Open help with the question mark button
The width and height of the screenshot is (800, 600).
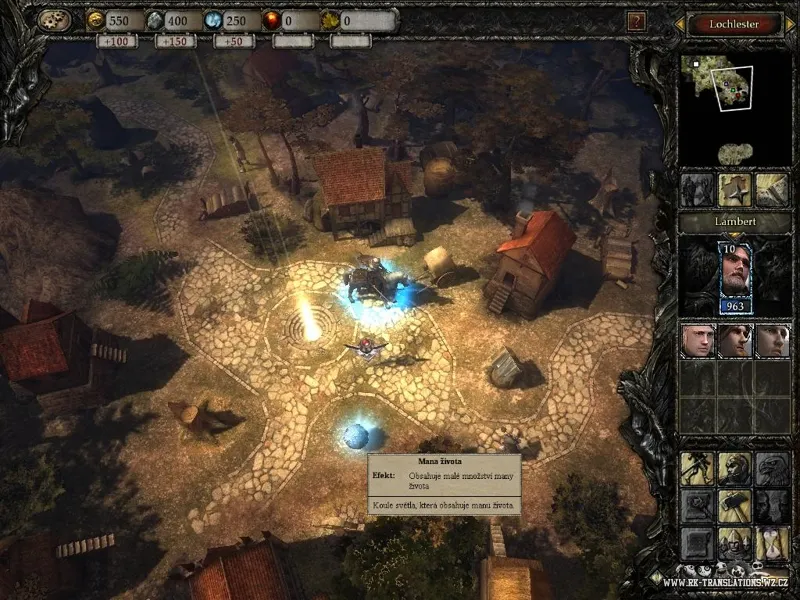635,21
